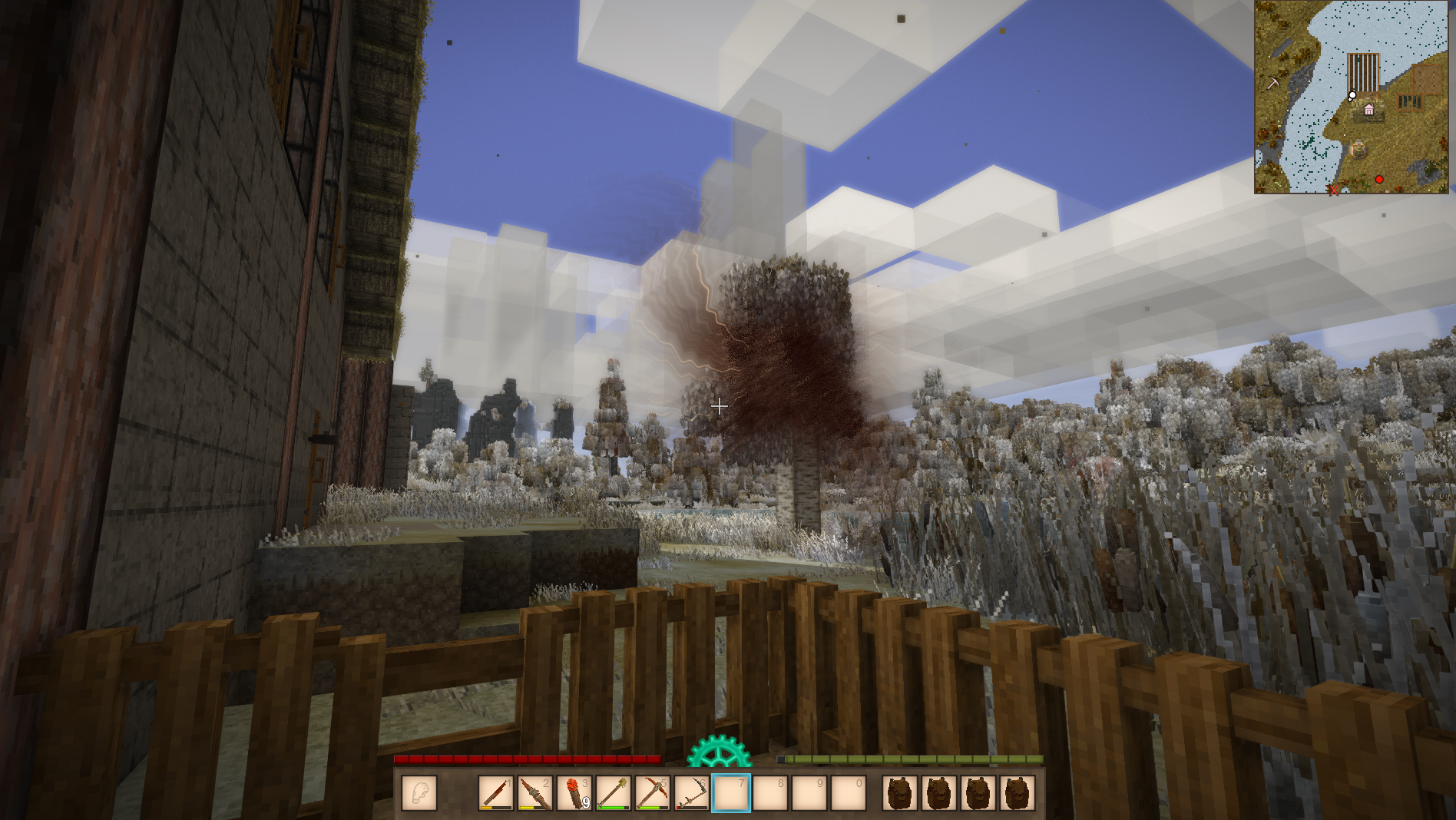Select the torch stack in hotbar slot 3
Viewport: 1456px width, 820px height.
[574, 793]
